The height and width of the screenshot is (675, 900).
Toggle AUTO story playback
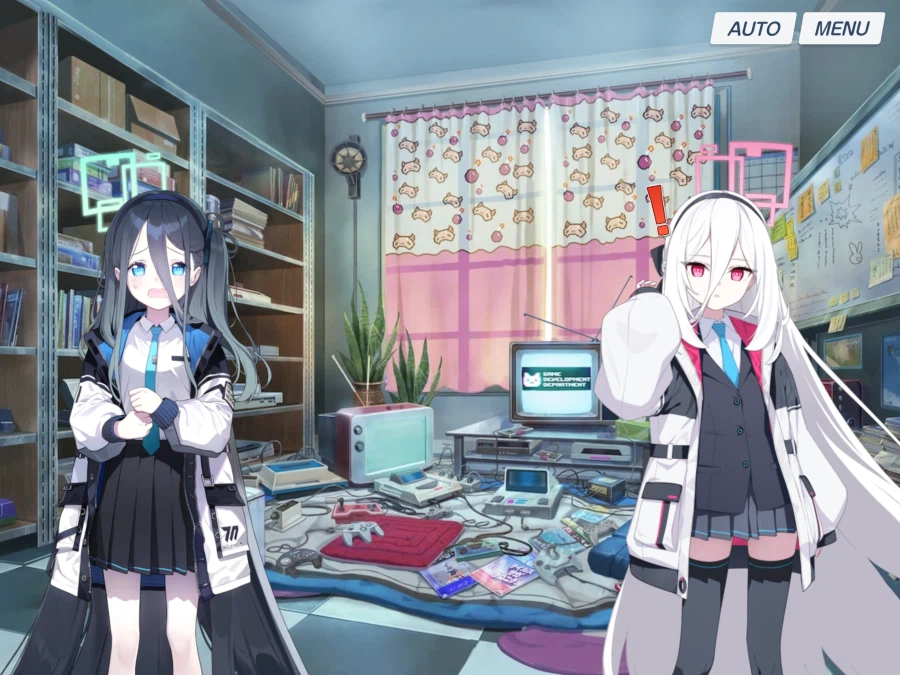click(x=753, y=28)
